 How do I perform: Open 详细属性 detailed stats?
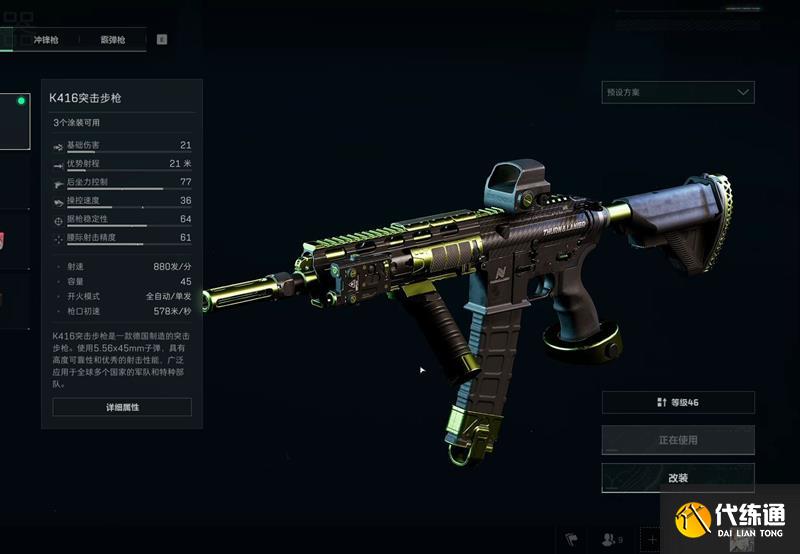[122, 407]
